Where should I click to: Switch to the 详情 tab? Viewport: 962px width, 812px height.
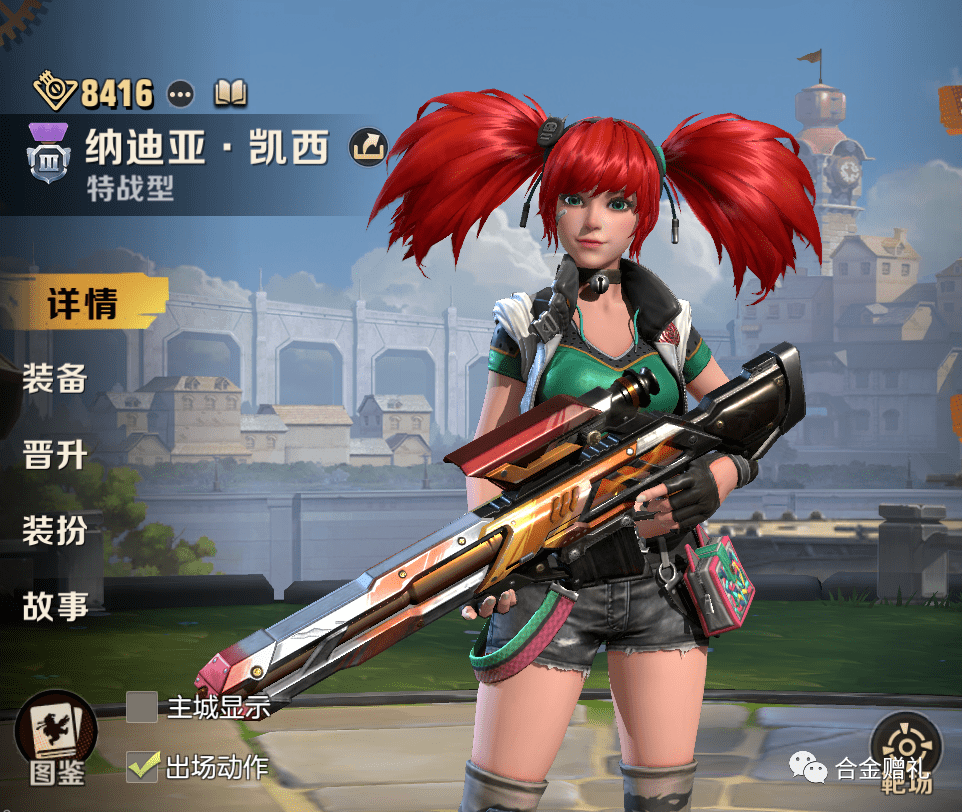82,304
